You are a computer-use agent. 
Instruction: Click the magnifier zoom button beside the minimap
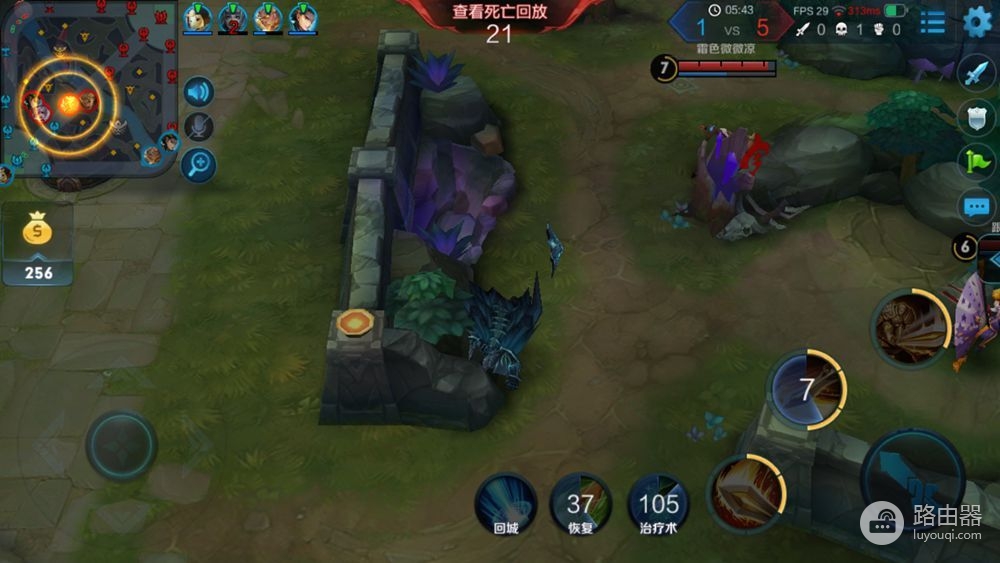(199, 164)
